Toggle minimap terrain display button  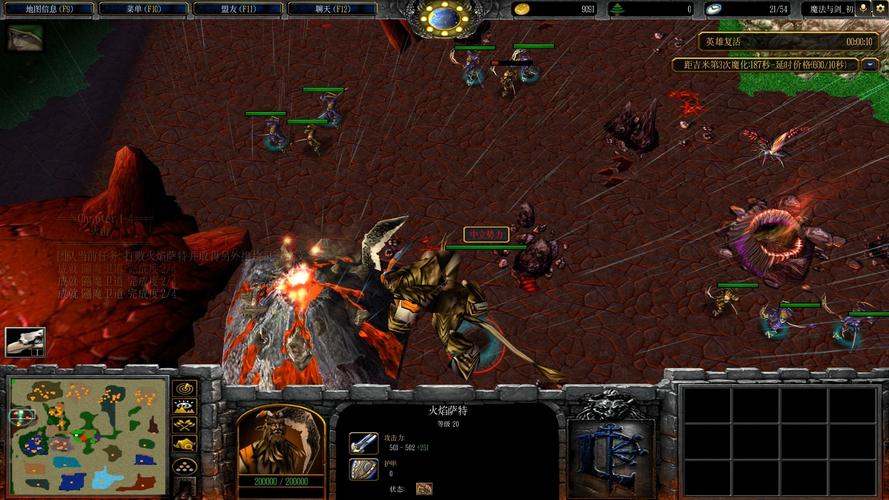coord(184,407)
